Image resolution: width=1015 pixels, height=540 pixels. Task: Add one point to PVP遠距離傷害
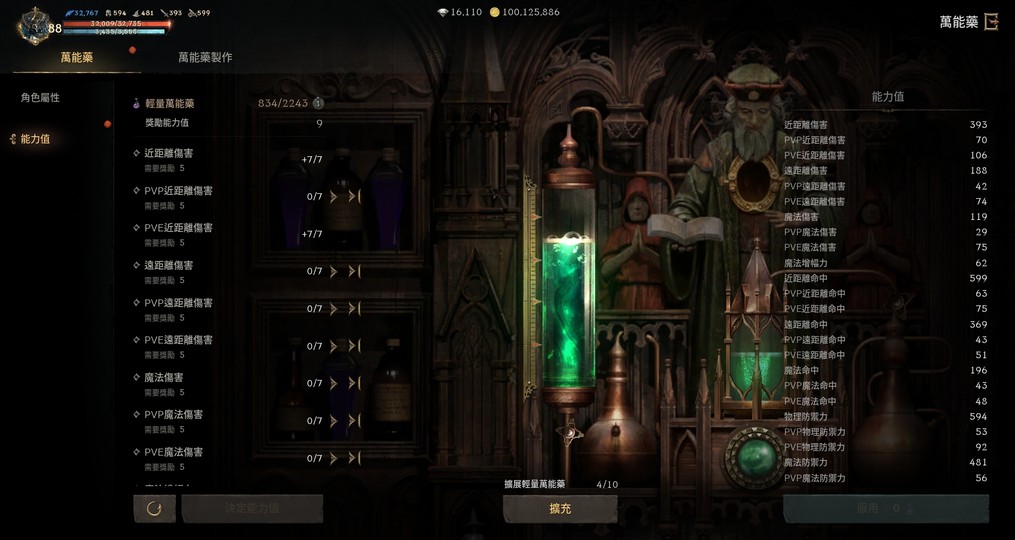(334, 309)
